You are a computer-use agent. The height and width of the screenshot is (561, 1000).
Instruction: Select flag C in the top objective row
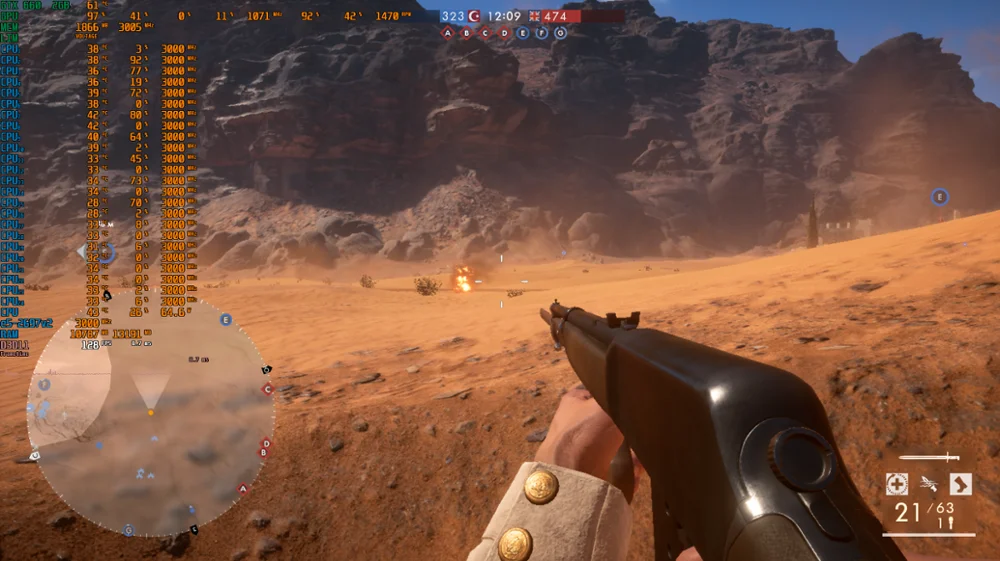tap(485, 33)
